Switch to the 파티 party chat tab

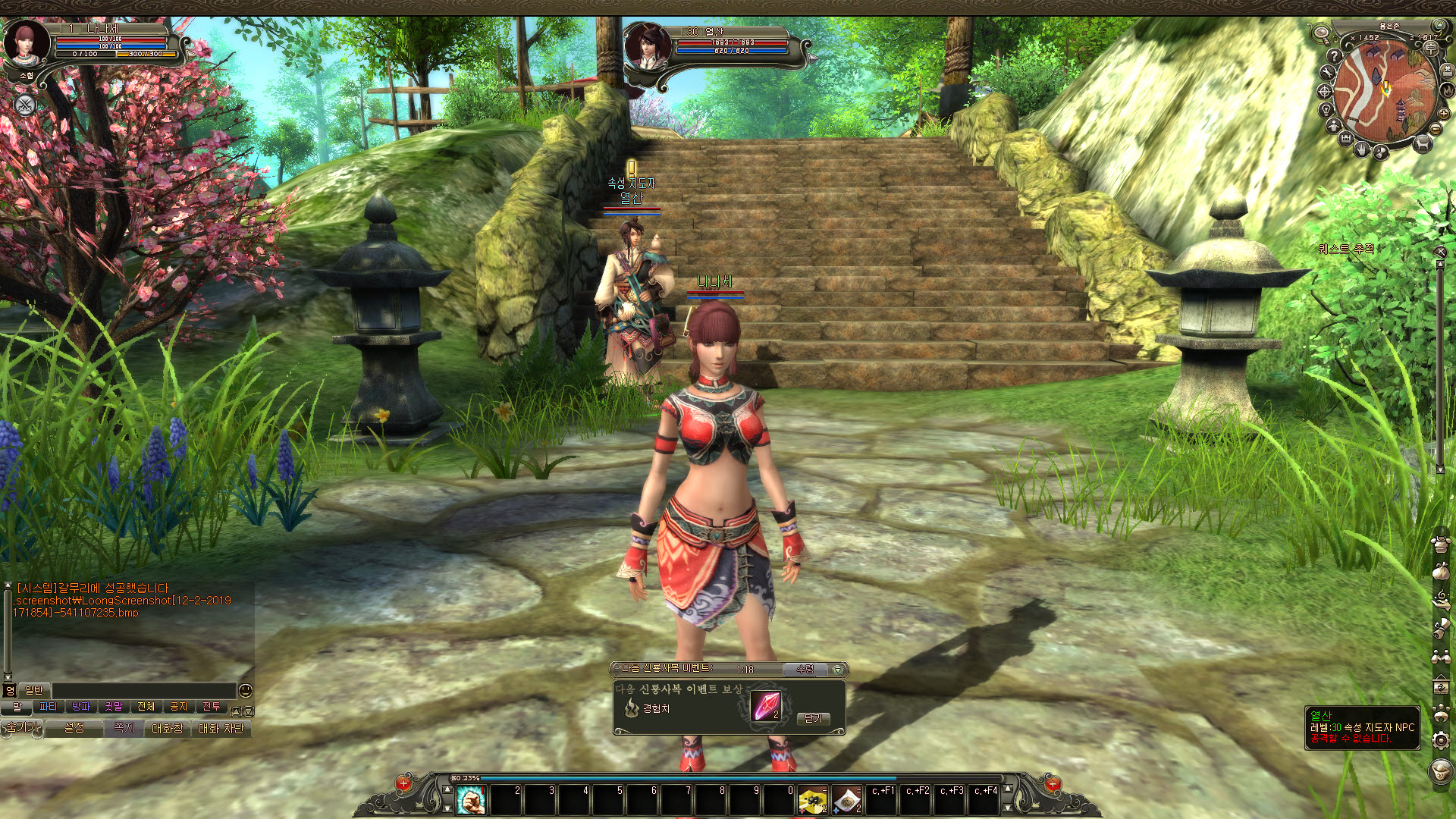coord(49,707)
